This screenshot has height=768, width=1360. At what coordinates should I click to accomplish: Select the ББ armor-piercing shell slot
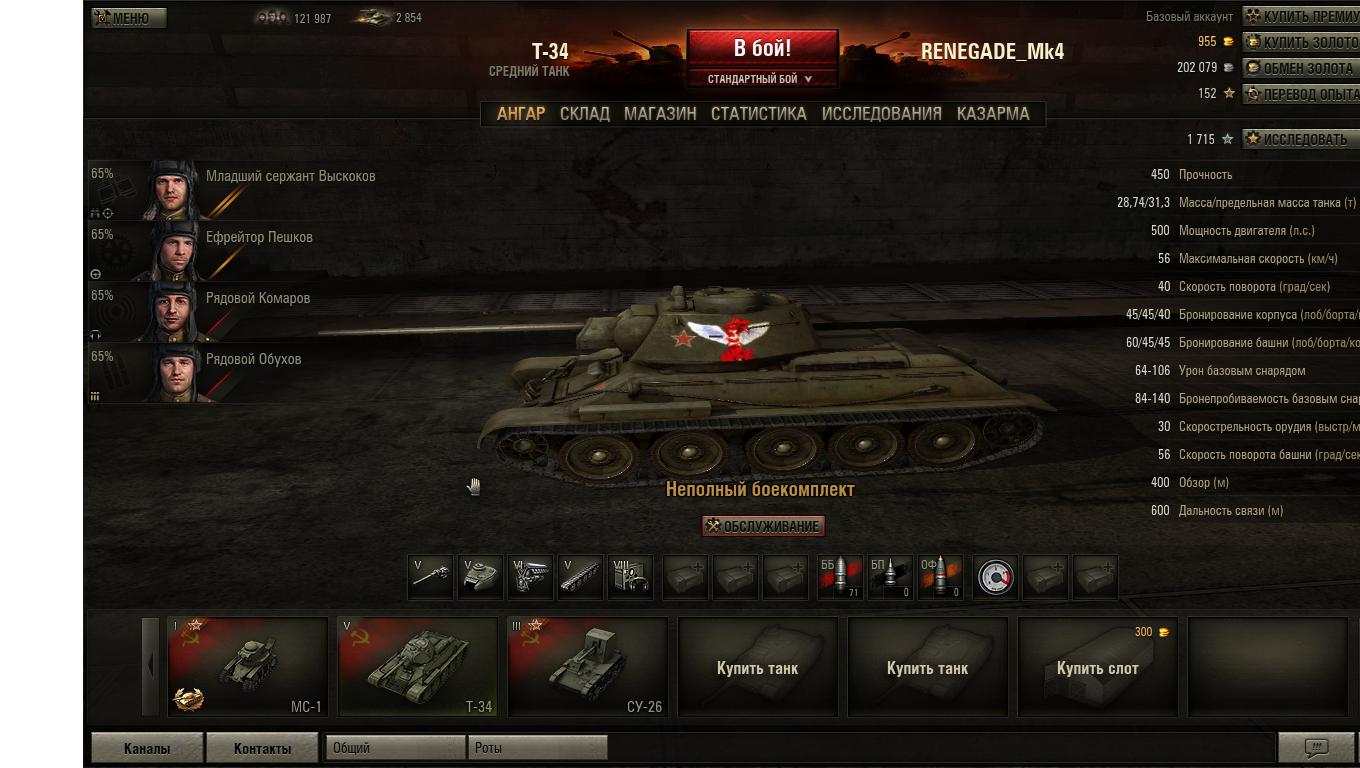[x=840, y=578]
